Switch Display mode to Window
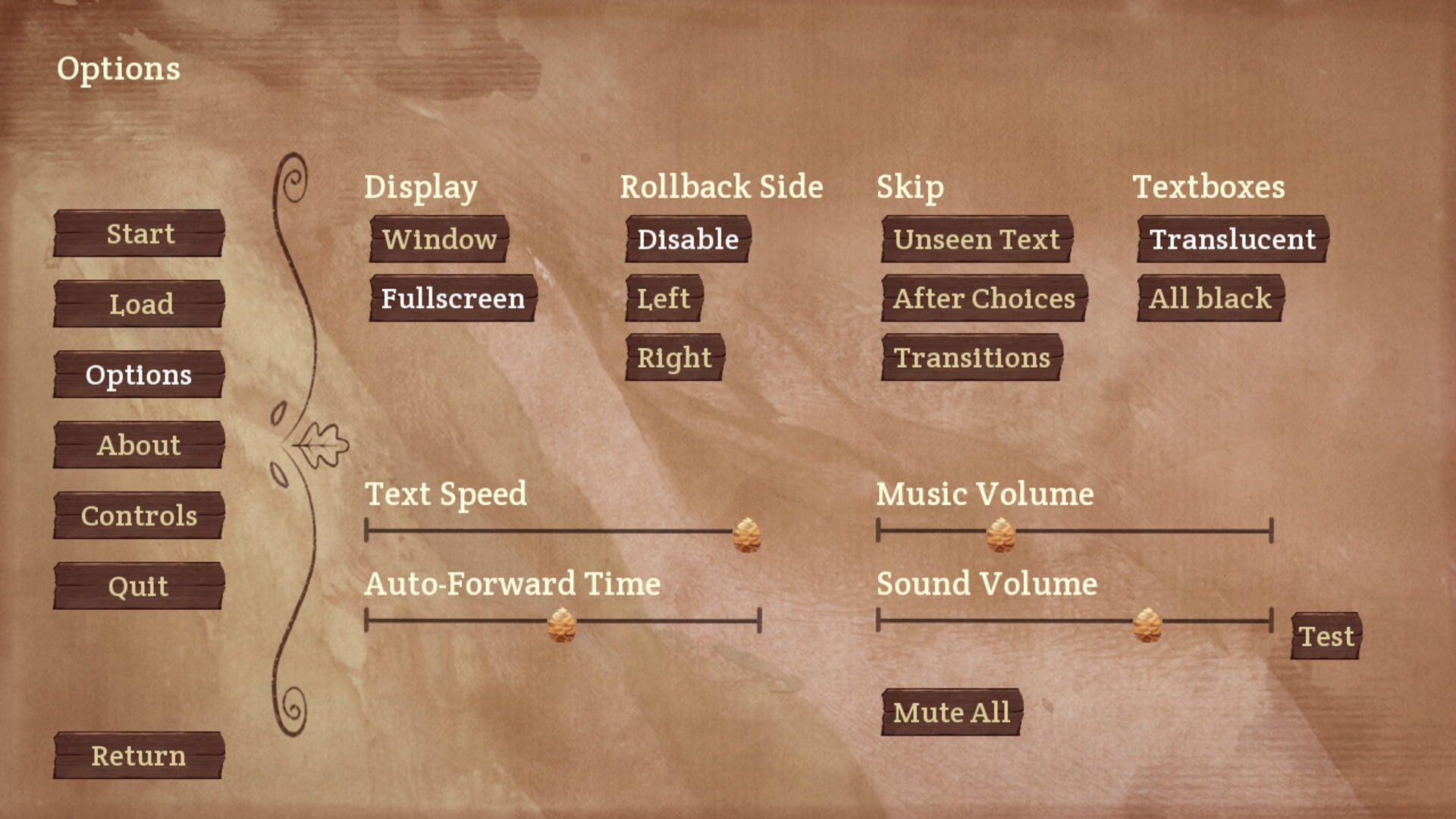The height and width of the screenshot is (819, 1456). pos(438,240)
